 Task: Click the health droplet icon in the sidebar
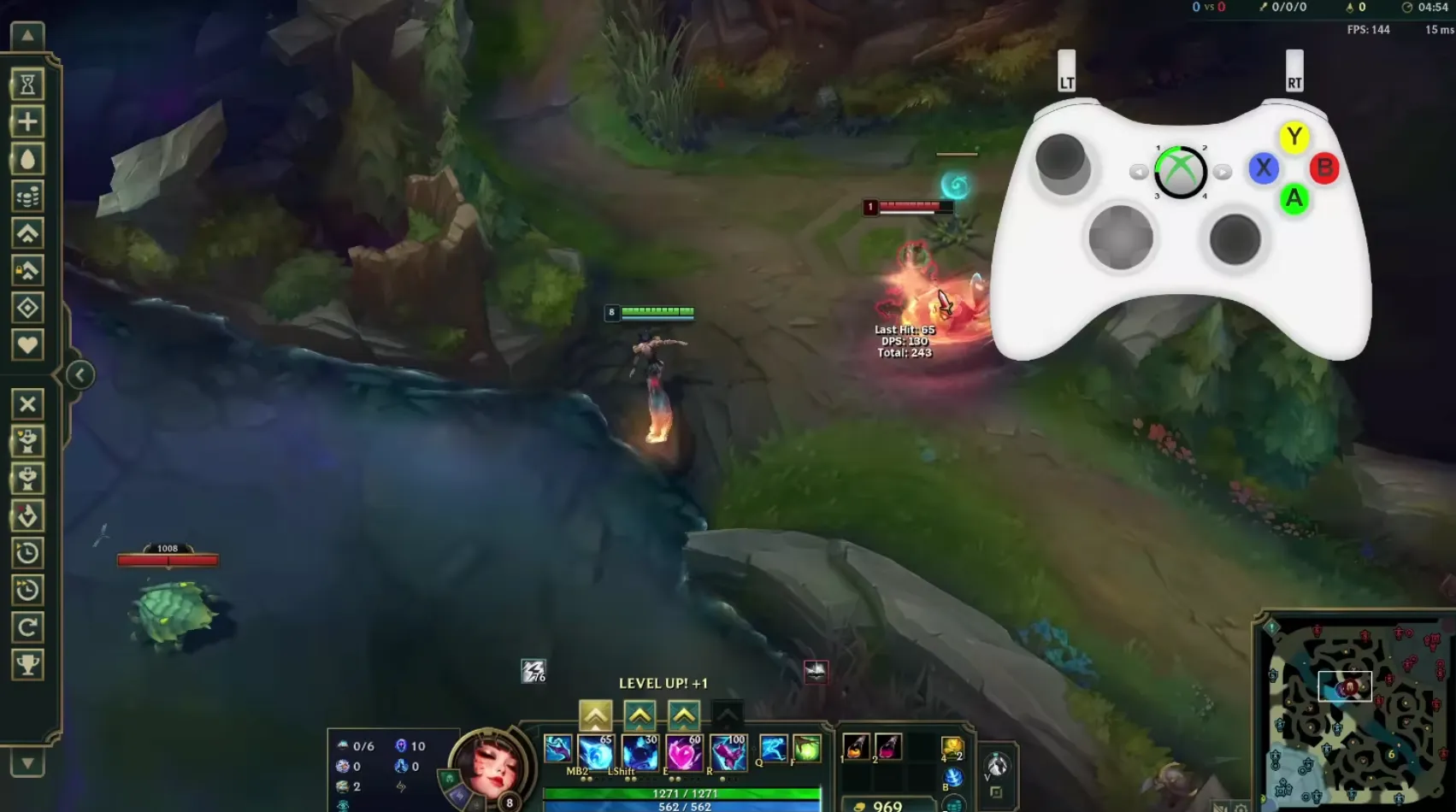click(28, 160)
